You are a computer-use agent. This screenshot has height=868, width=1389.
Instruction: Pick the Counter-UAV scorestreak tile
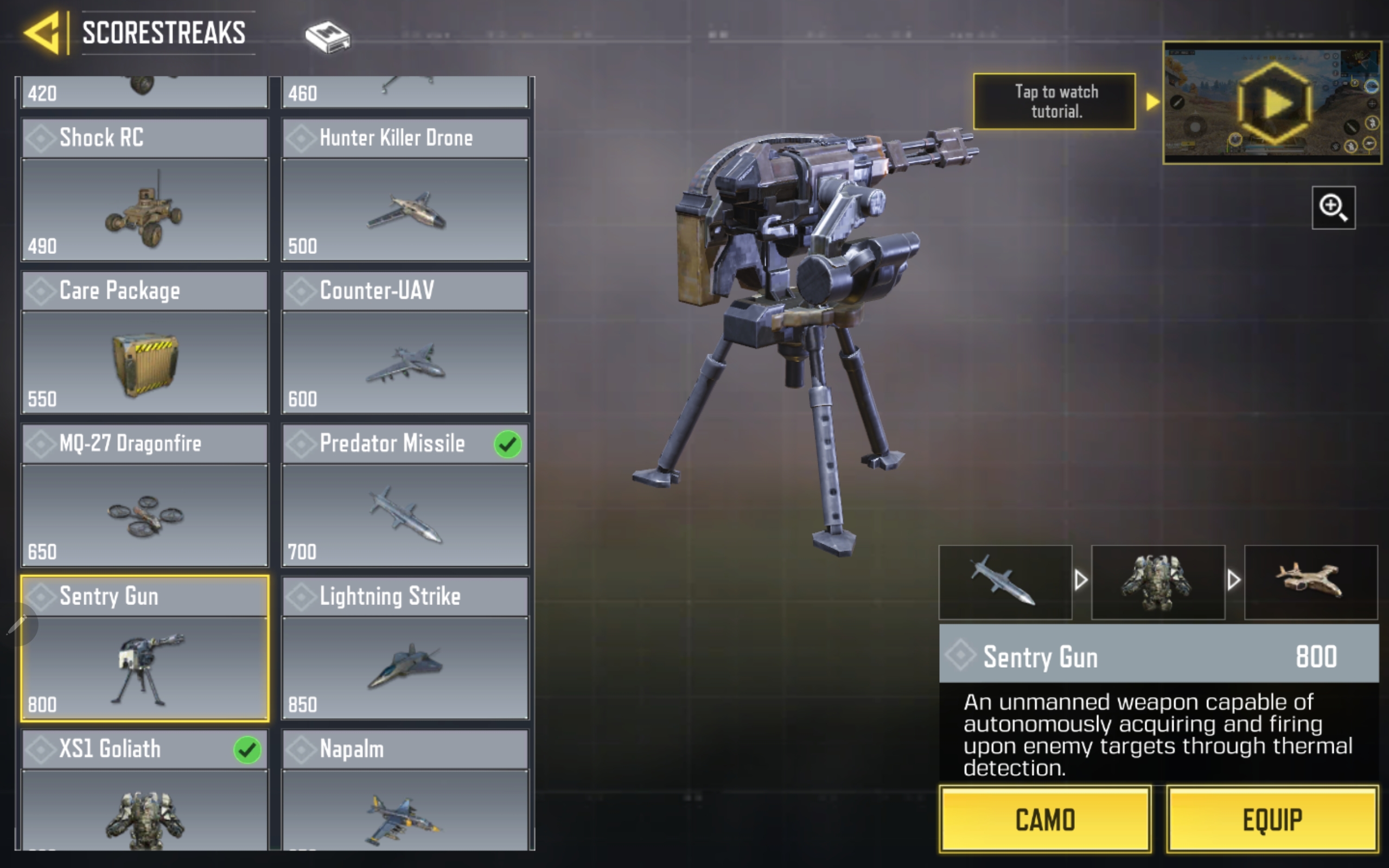[x=405, y=342]
